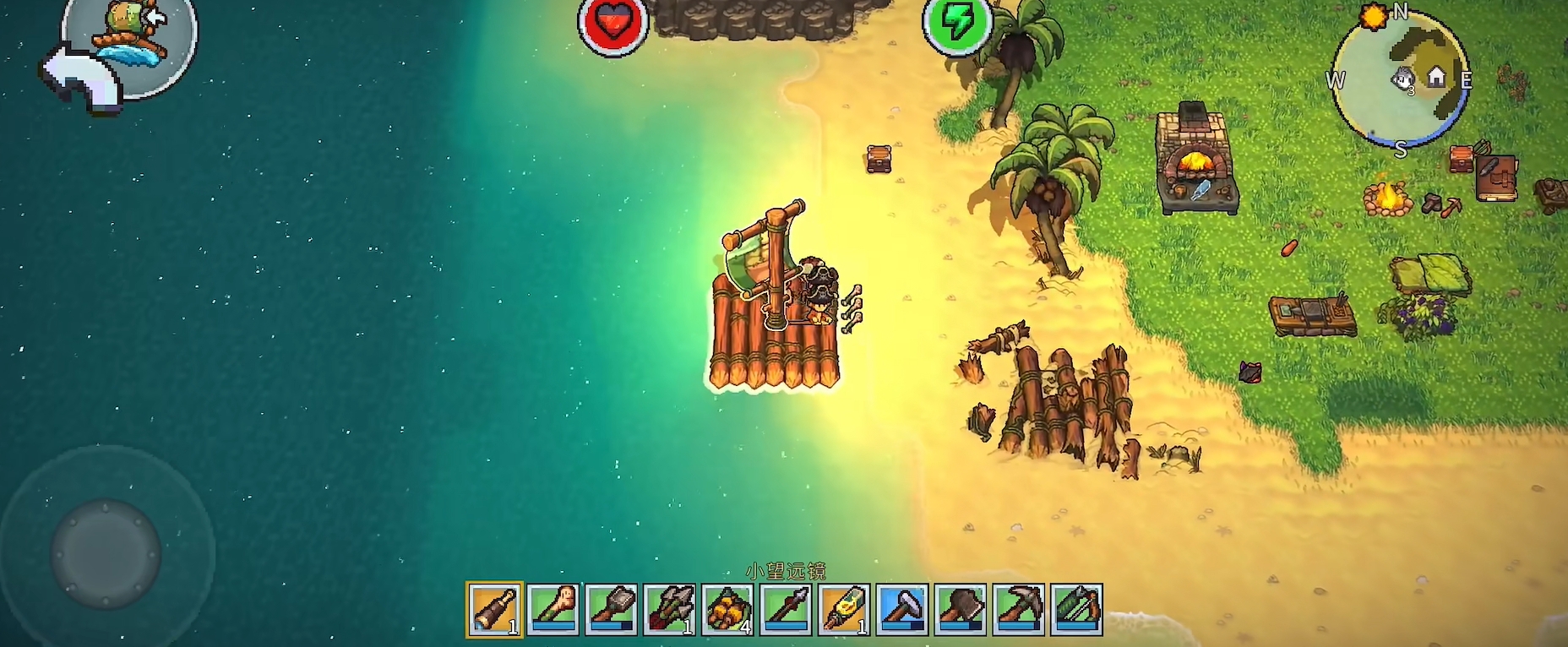Tap the red heart health icon

coord(612,24)
